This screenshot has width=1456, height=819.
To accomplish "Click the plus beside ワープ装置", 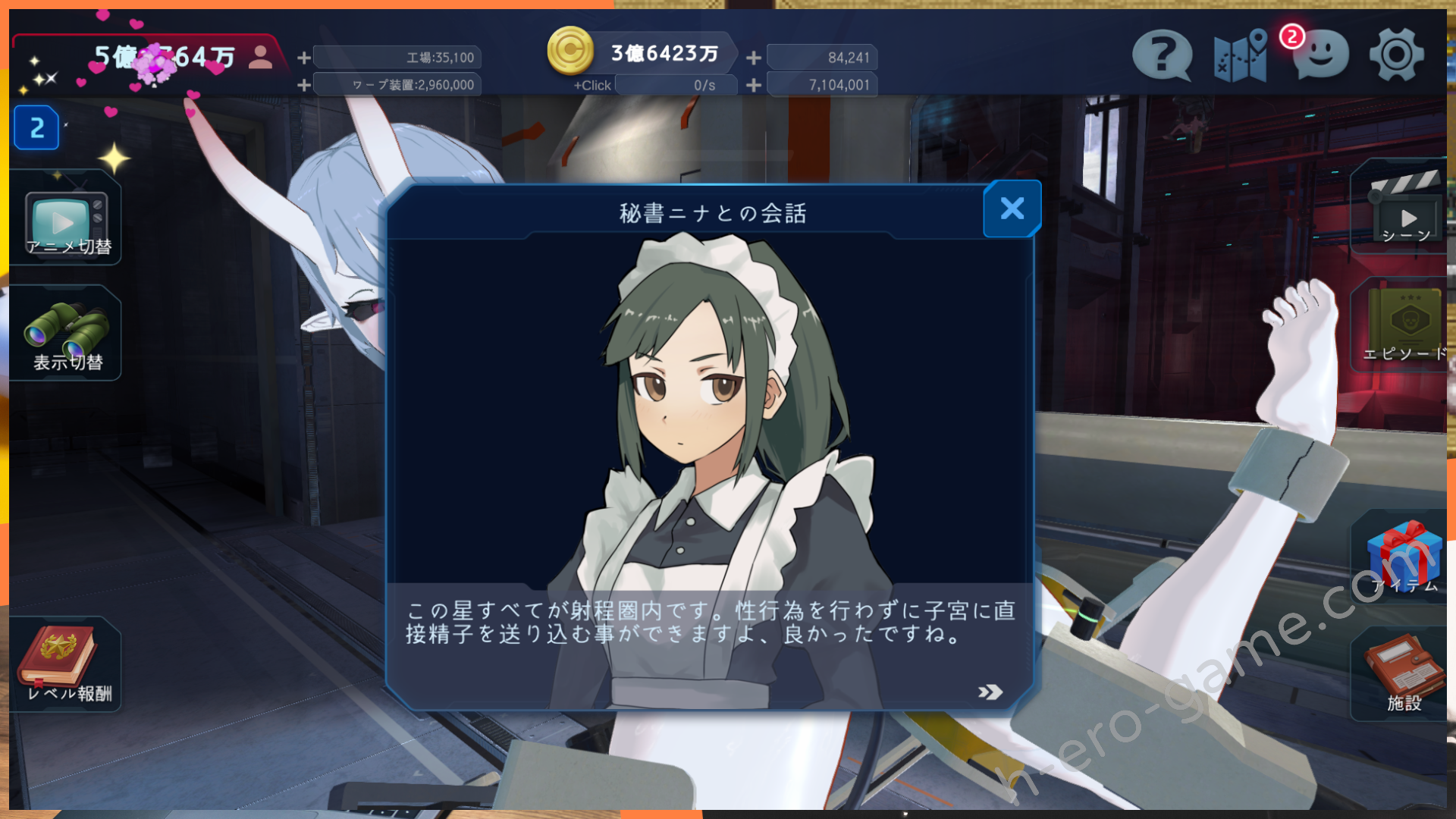I will click(304, 85).
